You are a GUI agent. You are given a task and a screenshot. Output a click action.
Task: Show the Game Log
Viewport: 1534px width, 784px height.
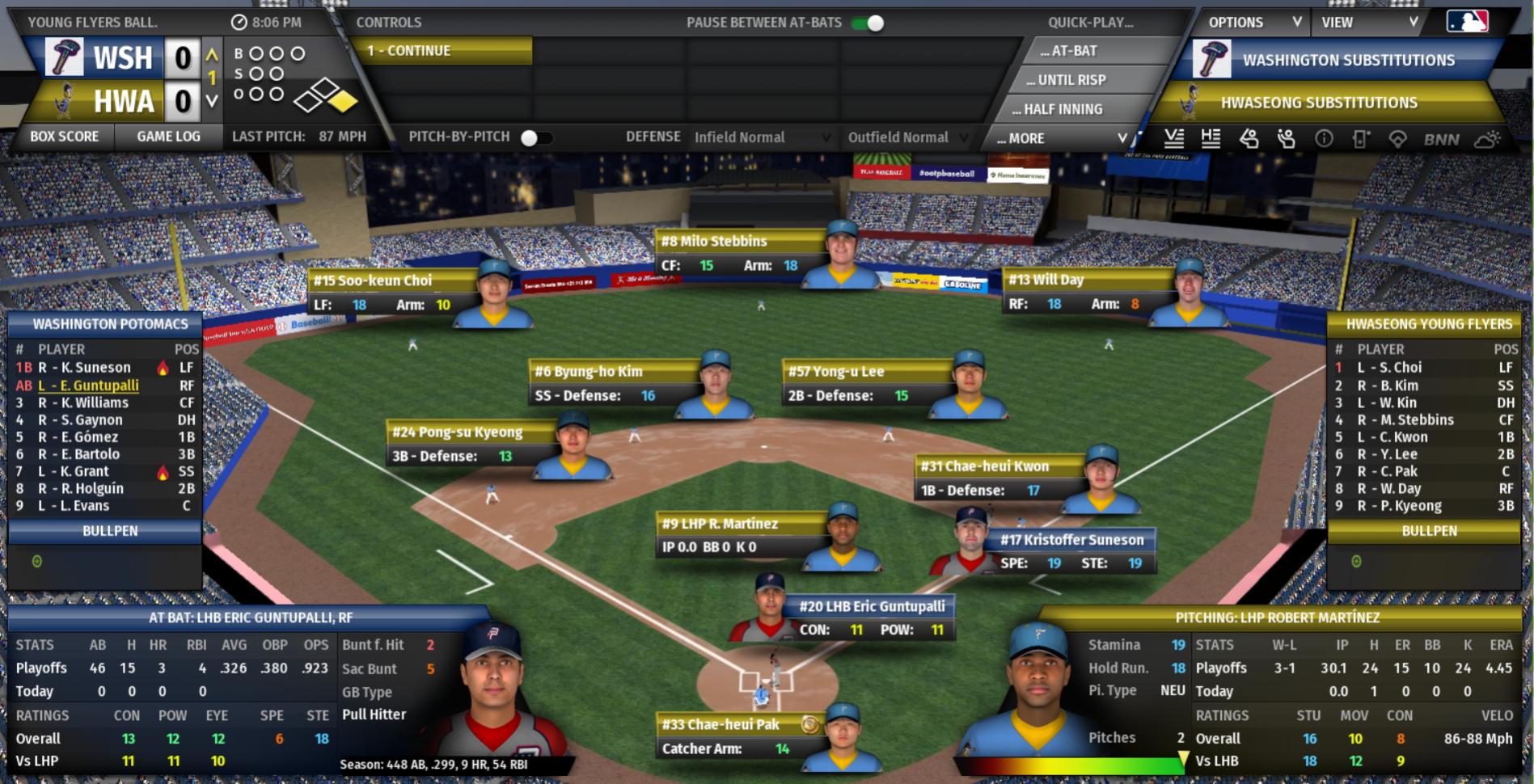click(168, 137)
